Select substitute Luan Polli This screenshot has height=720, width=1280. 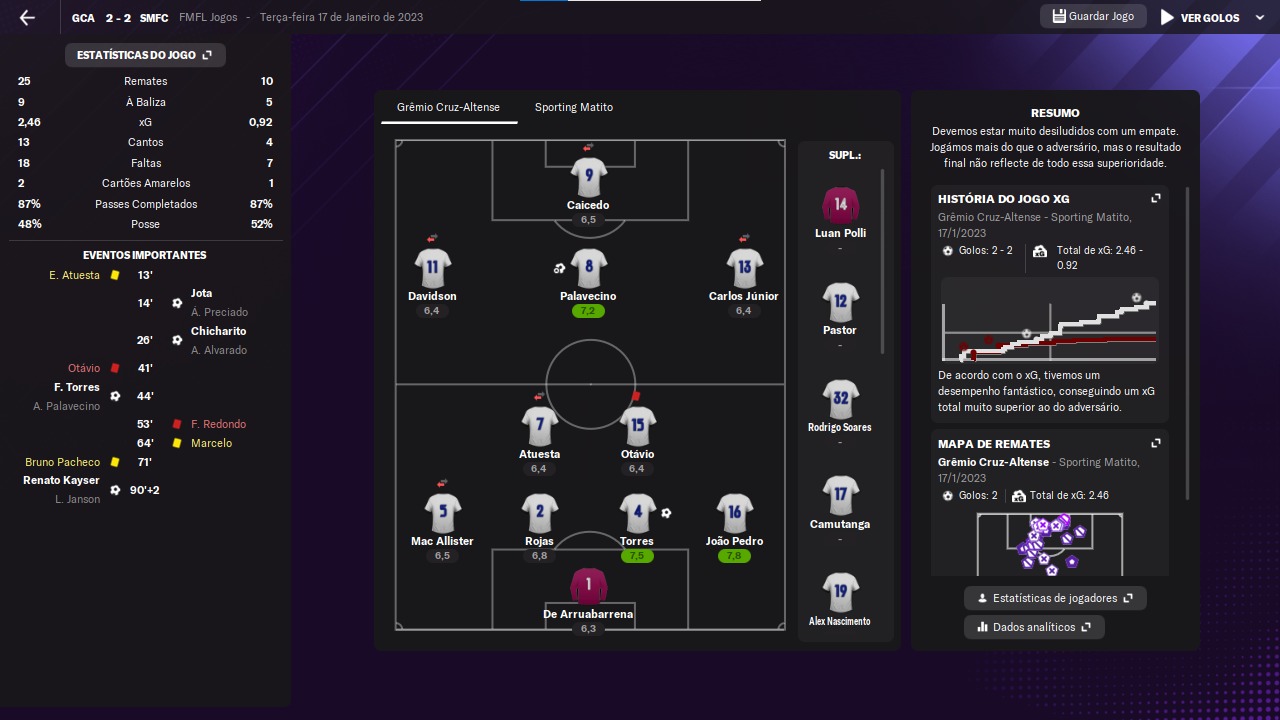coord(840,206)
